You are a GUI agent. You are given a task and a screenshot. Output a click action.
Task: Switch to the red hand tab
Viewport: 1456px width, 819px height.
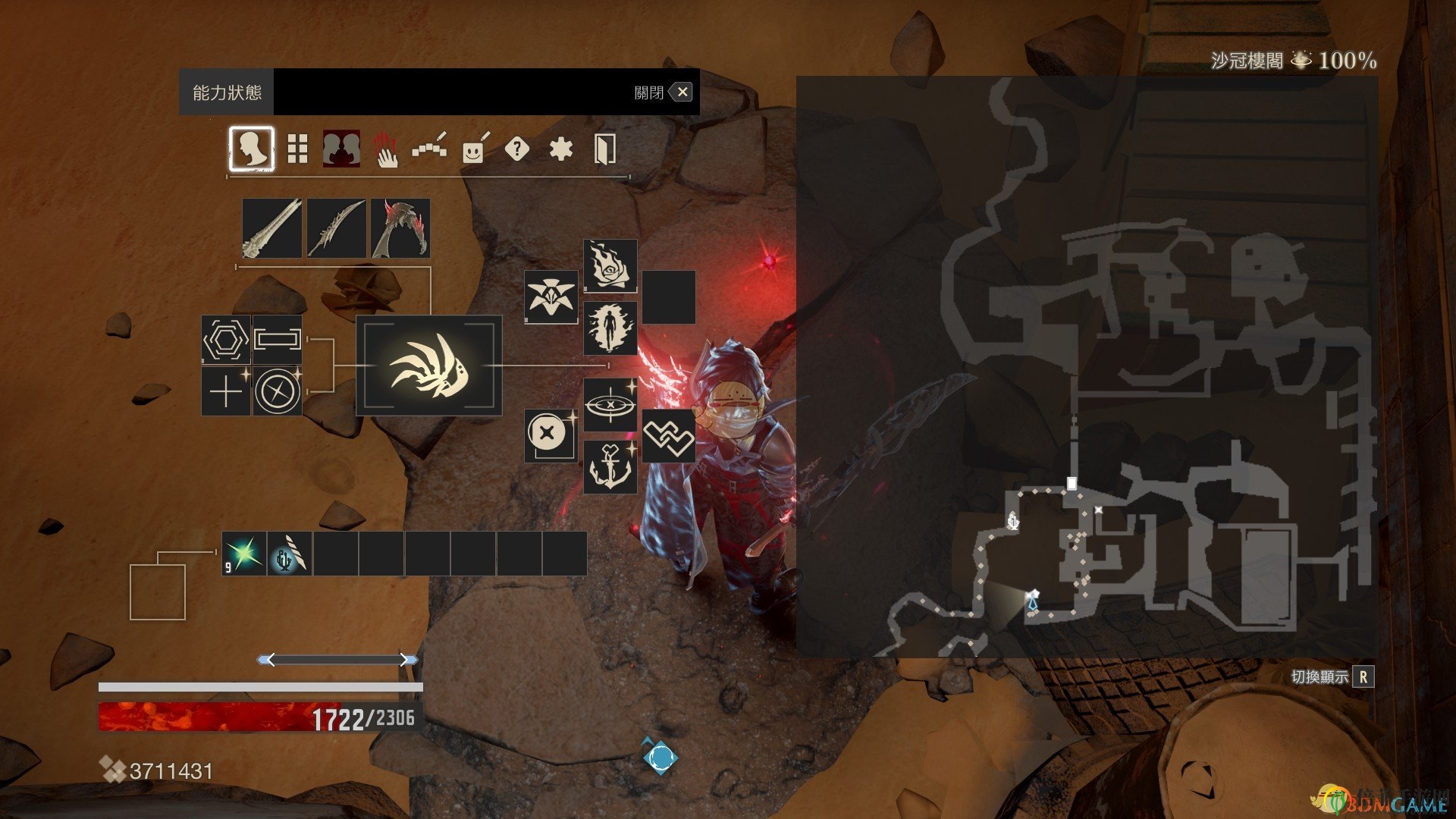tap(386, 149)
